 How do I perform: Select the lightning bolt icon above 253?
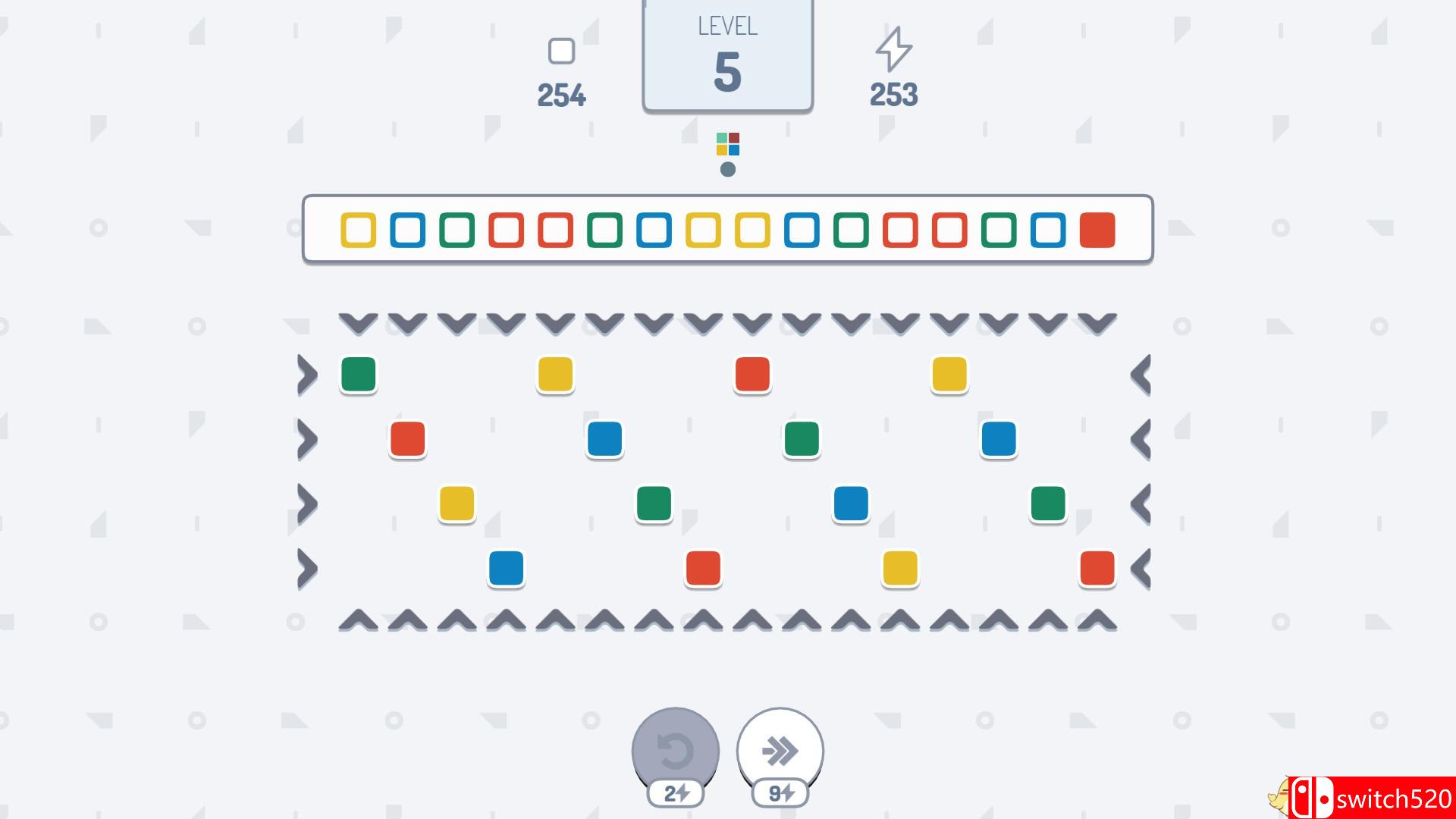893,51
